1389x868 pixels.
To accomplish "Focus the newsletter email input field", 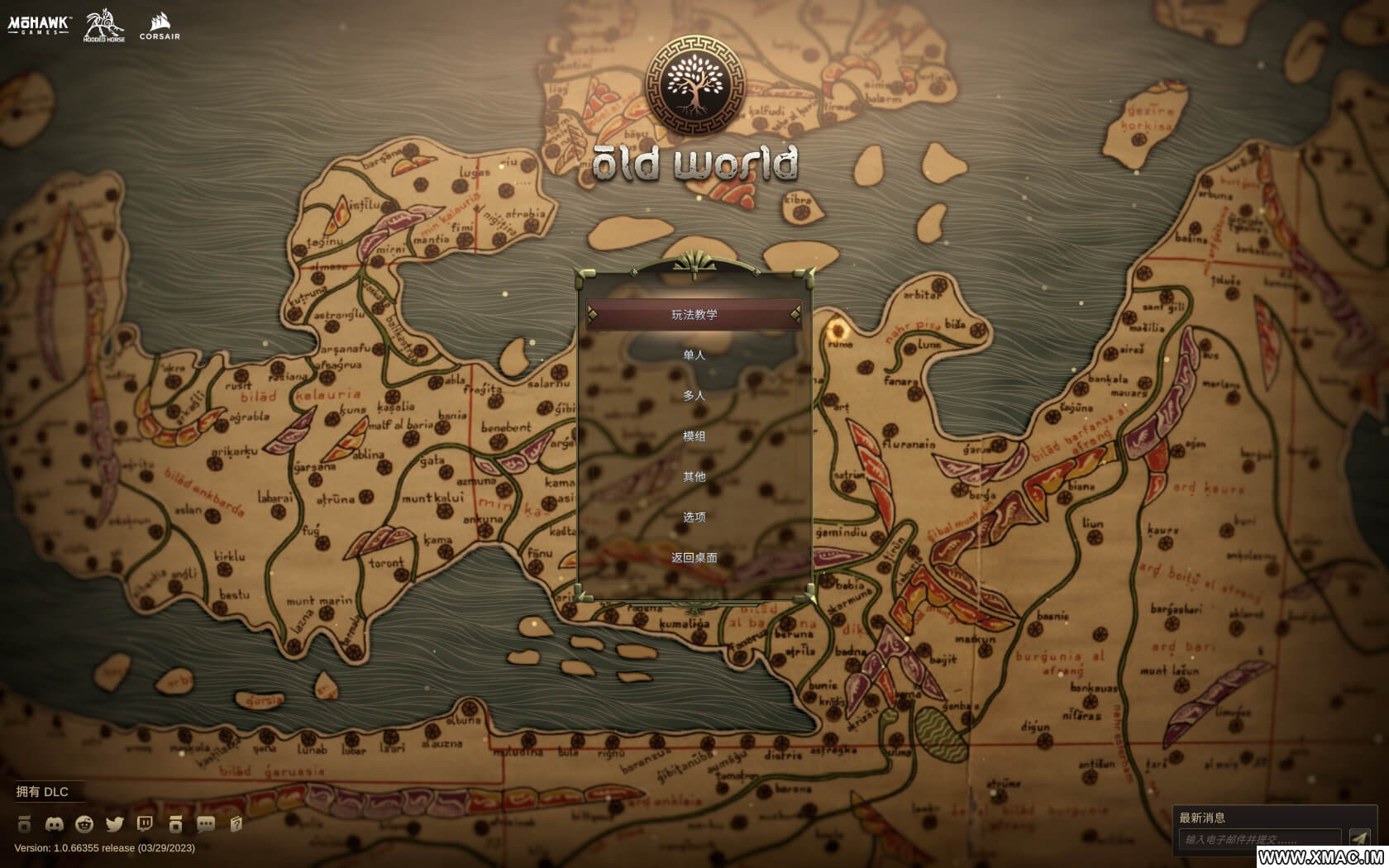I will [1258, 840].
